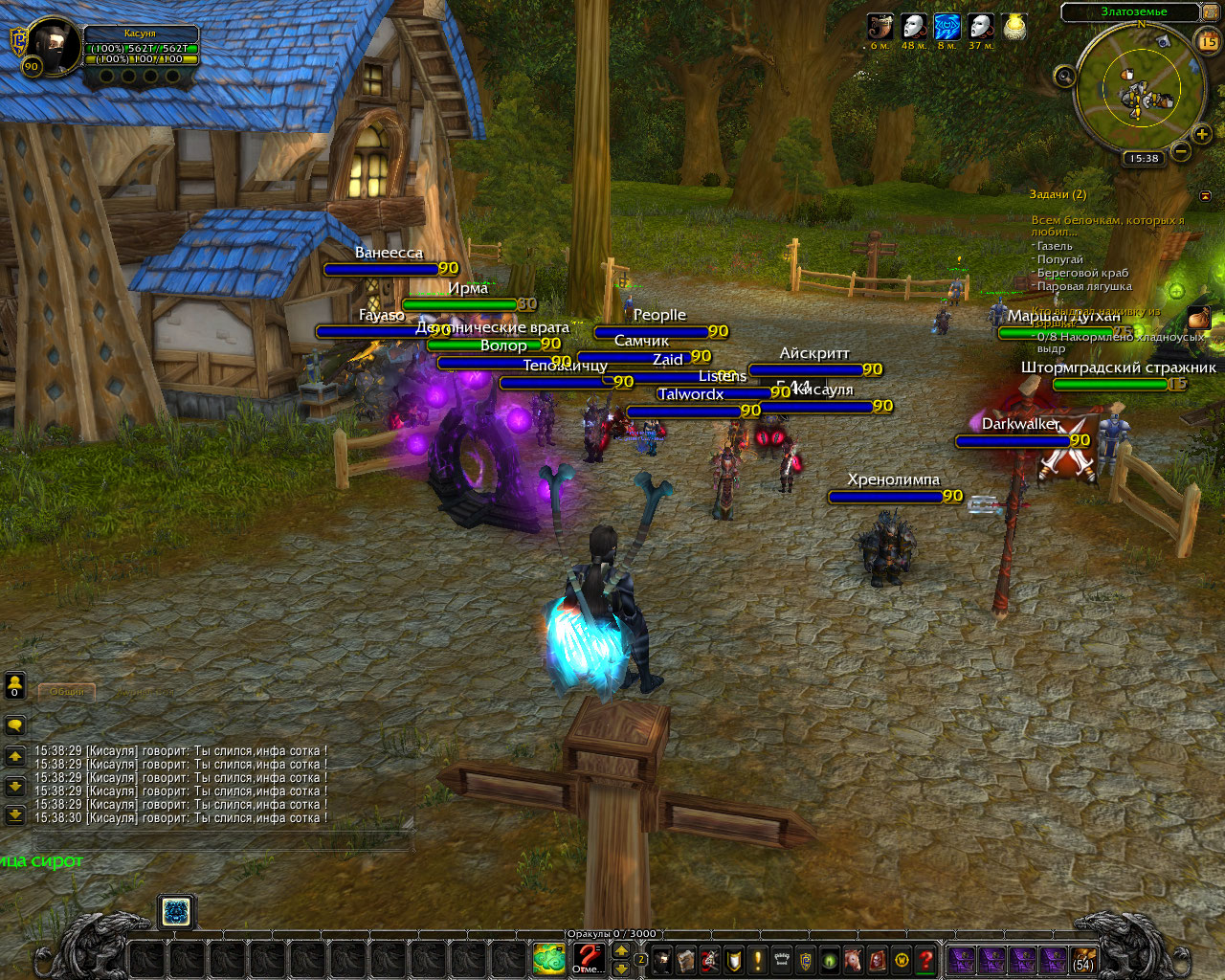Open the chat speech bubble menu
Screen dimensions: 1225x980
[15, 724]
